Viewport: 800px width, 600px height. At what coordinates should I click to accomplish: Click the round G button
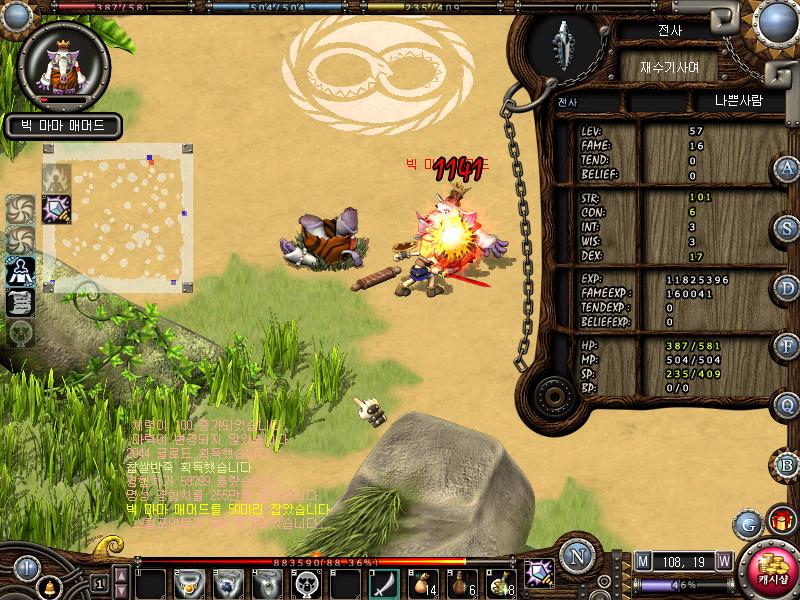(746, 523)
